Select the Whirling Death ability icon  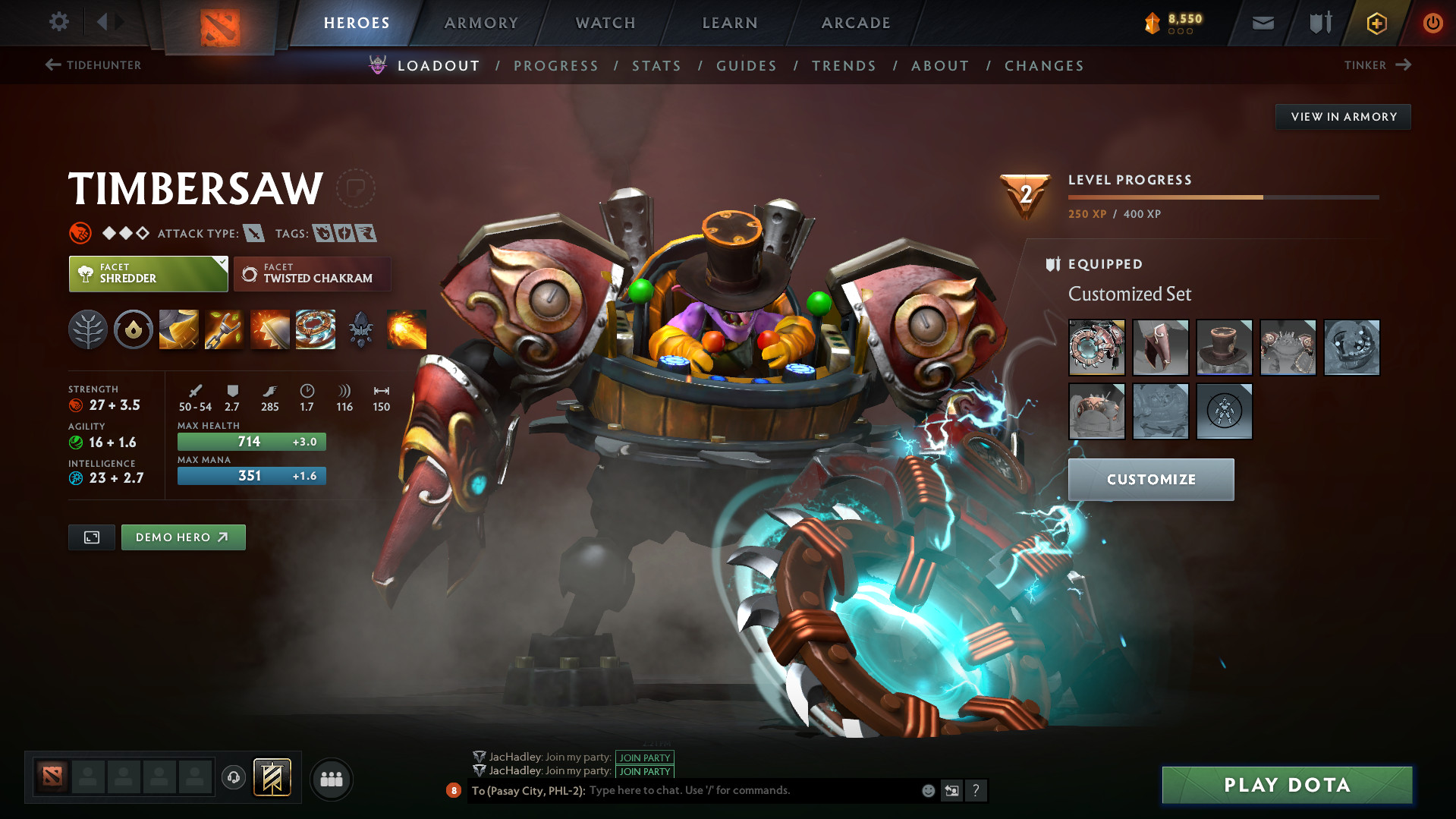tap(178, 329)
